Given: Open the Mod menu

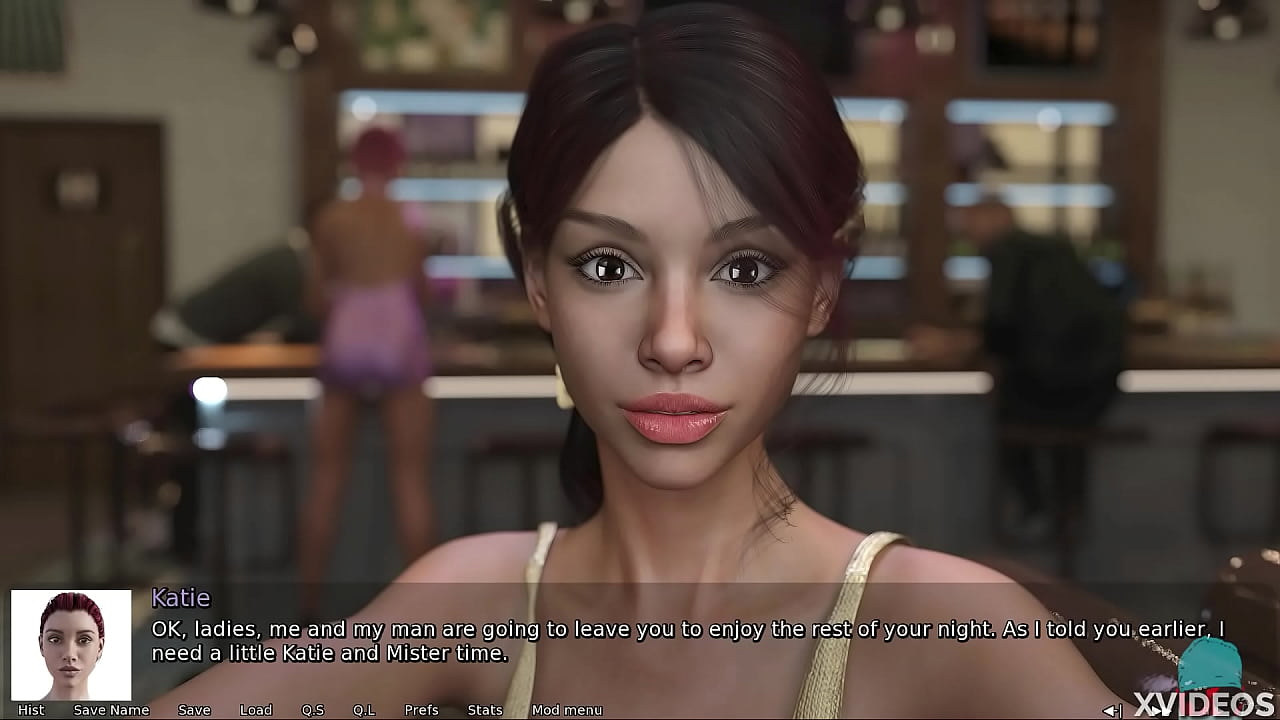Looking at the screenshot, I should 566,709.
